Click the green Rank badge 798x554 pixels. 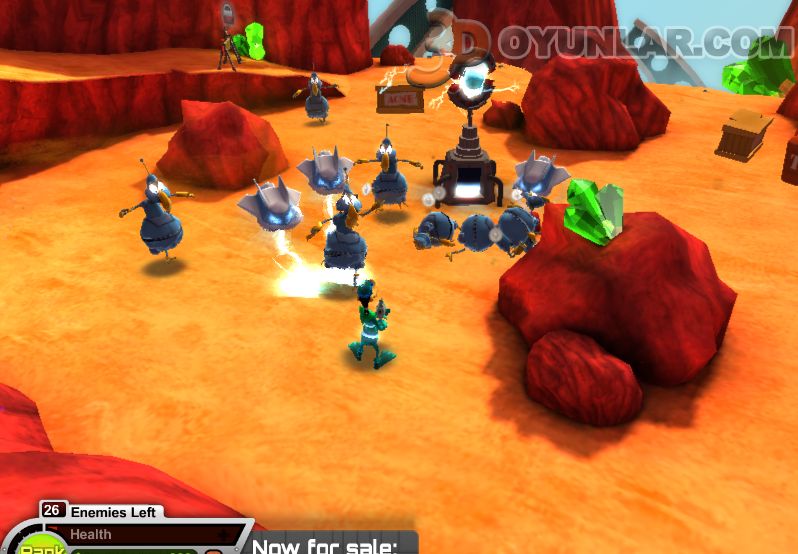[41, 547]
